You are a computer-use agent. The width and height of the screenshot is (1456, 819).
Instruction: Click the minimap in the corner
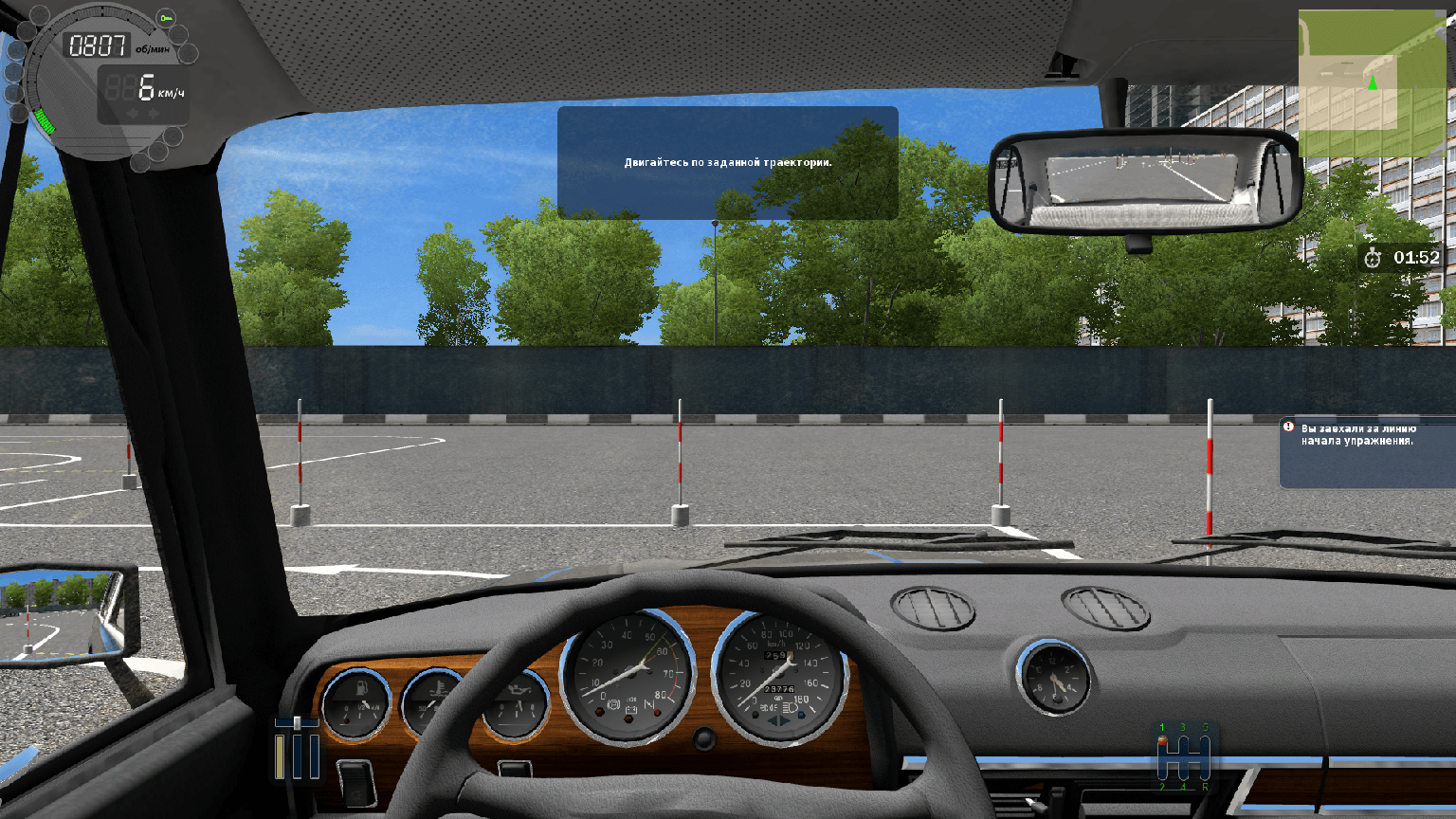click(x=1373, y=83)
